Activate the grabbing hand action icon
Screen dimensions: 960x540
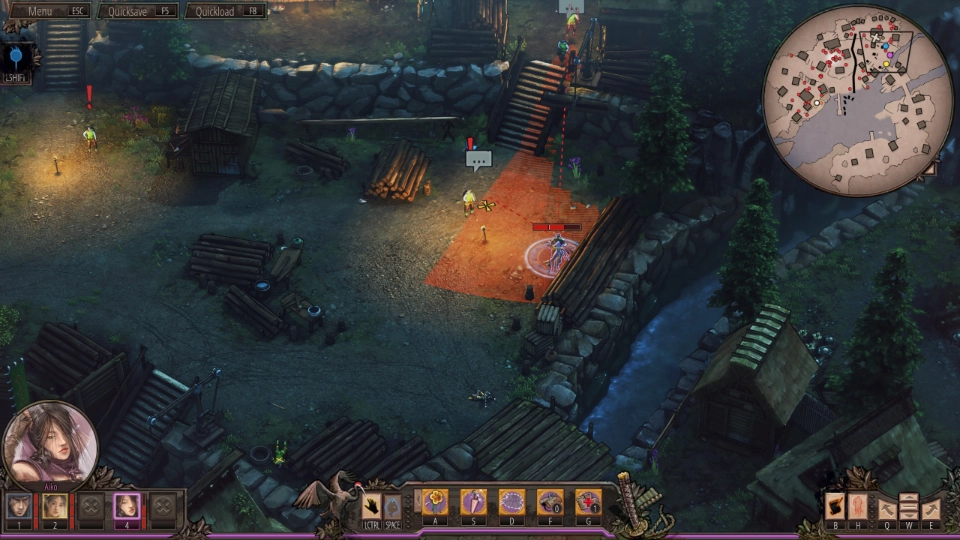pos(371,505)
